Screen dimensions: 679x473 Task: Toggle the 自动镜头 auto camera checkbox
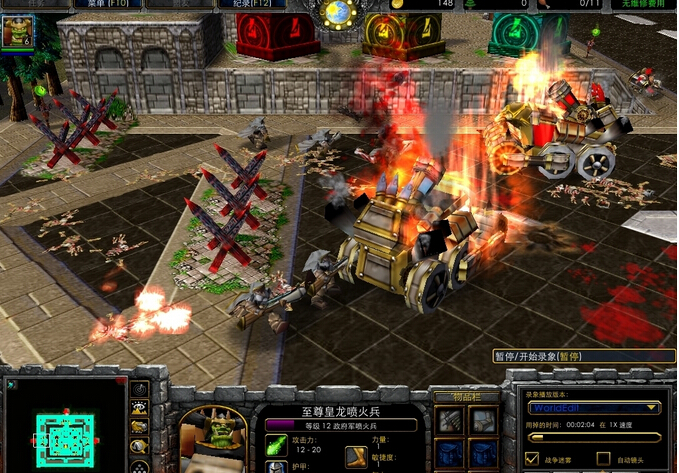pos(604,459)
